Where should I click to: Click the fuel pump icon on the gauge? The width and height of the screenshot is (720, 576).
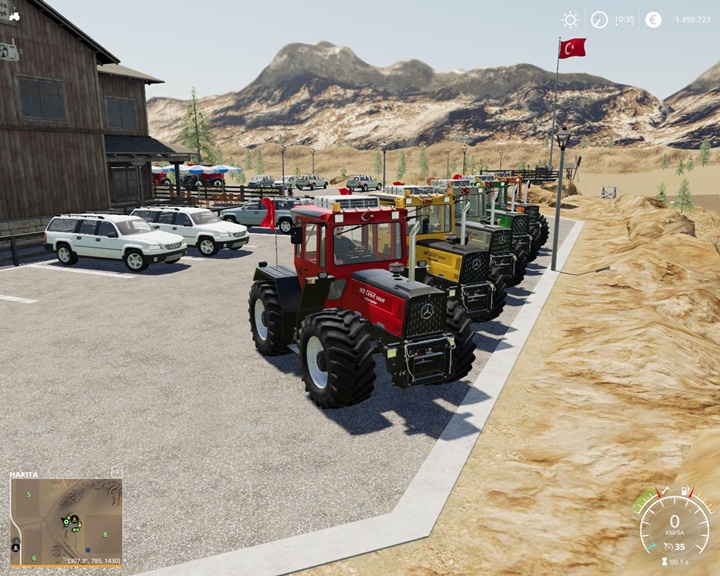tap(686, 491)
